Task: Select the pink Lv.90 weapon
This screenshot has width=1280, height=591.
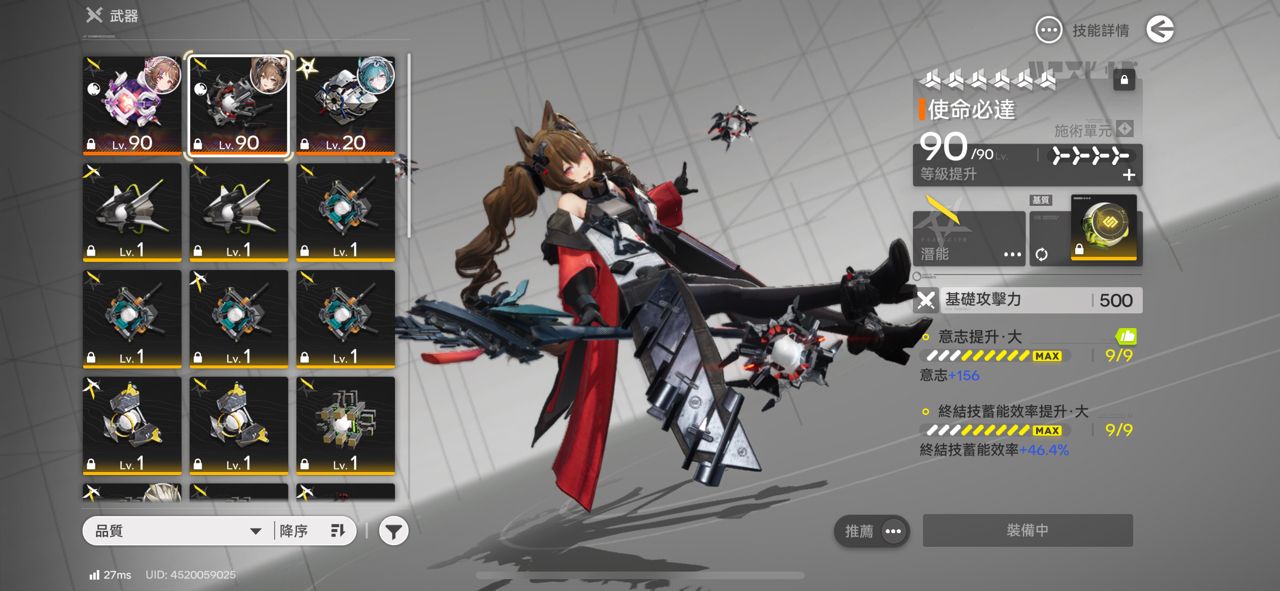Action: point(132,106)
